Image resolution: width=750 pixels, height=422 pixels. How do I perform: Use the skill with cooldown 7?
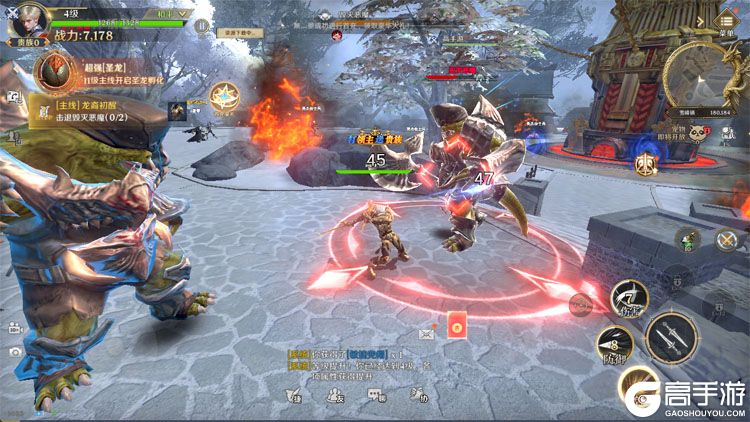pyautogui.click(x=629, y=296)
